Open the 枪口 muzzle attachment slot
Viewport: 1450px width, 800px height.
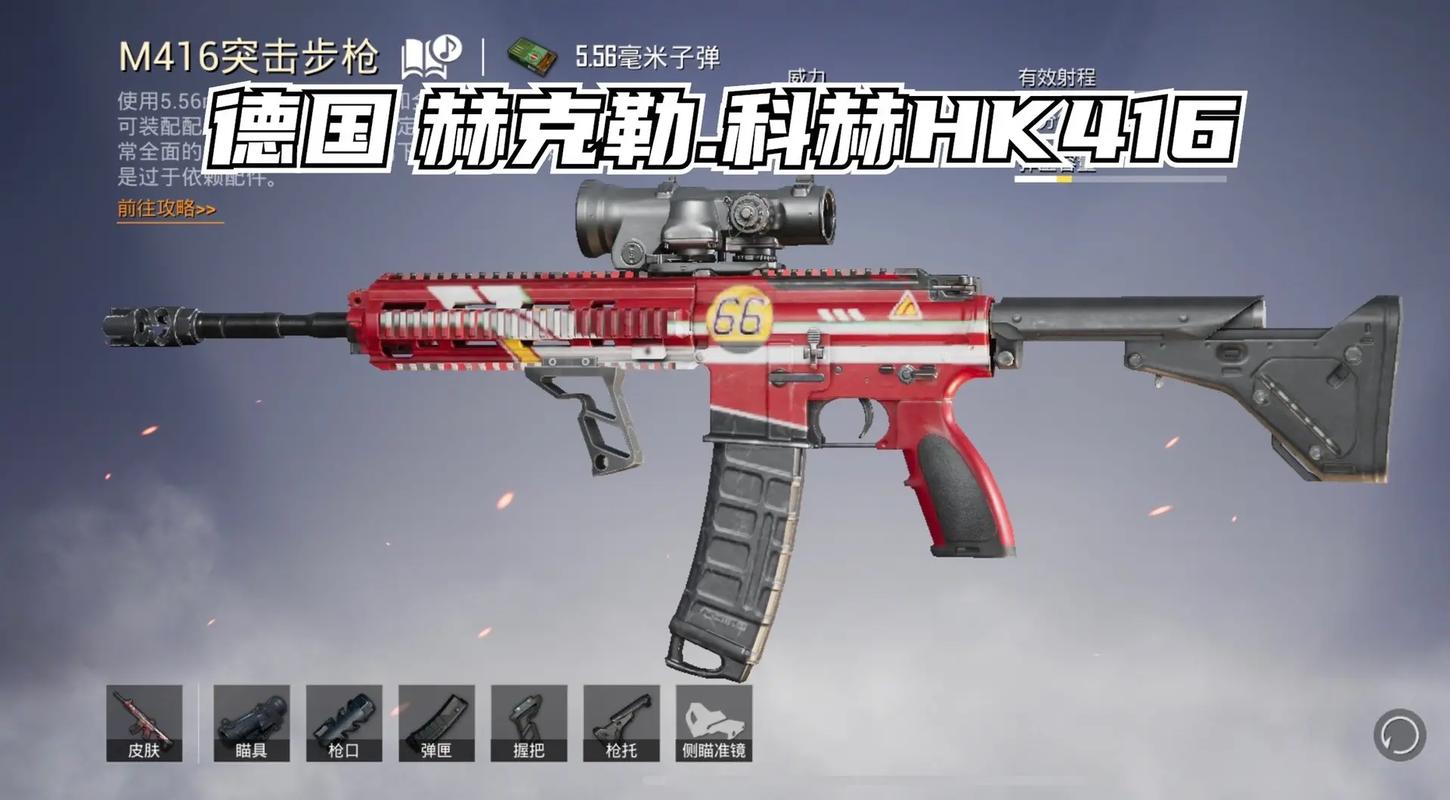(x=343, y=722)
